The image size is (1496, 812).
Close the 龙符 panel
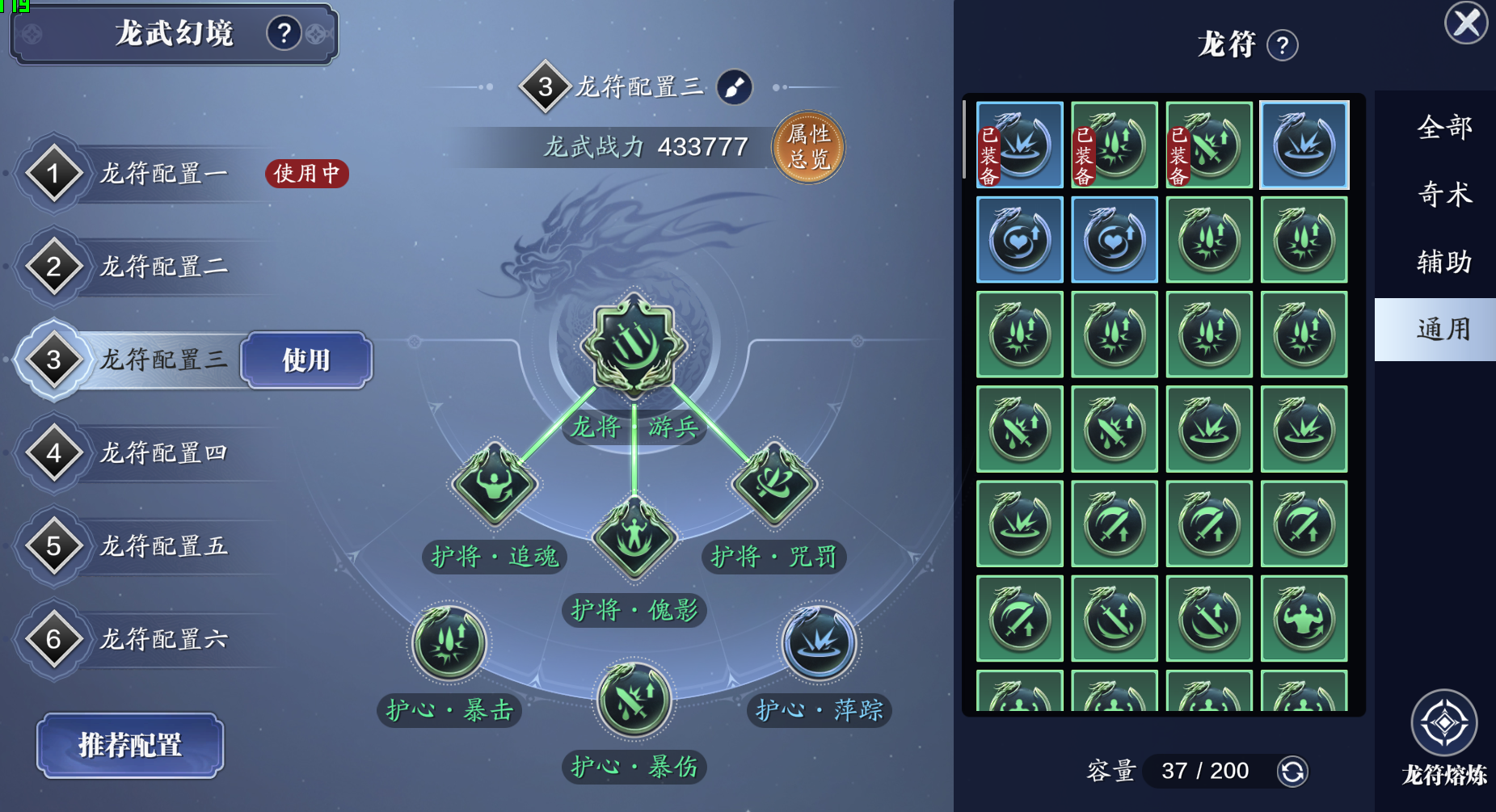[x=1465, y=23]
